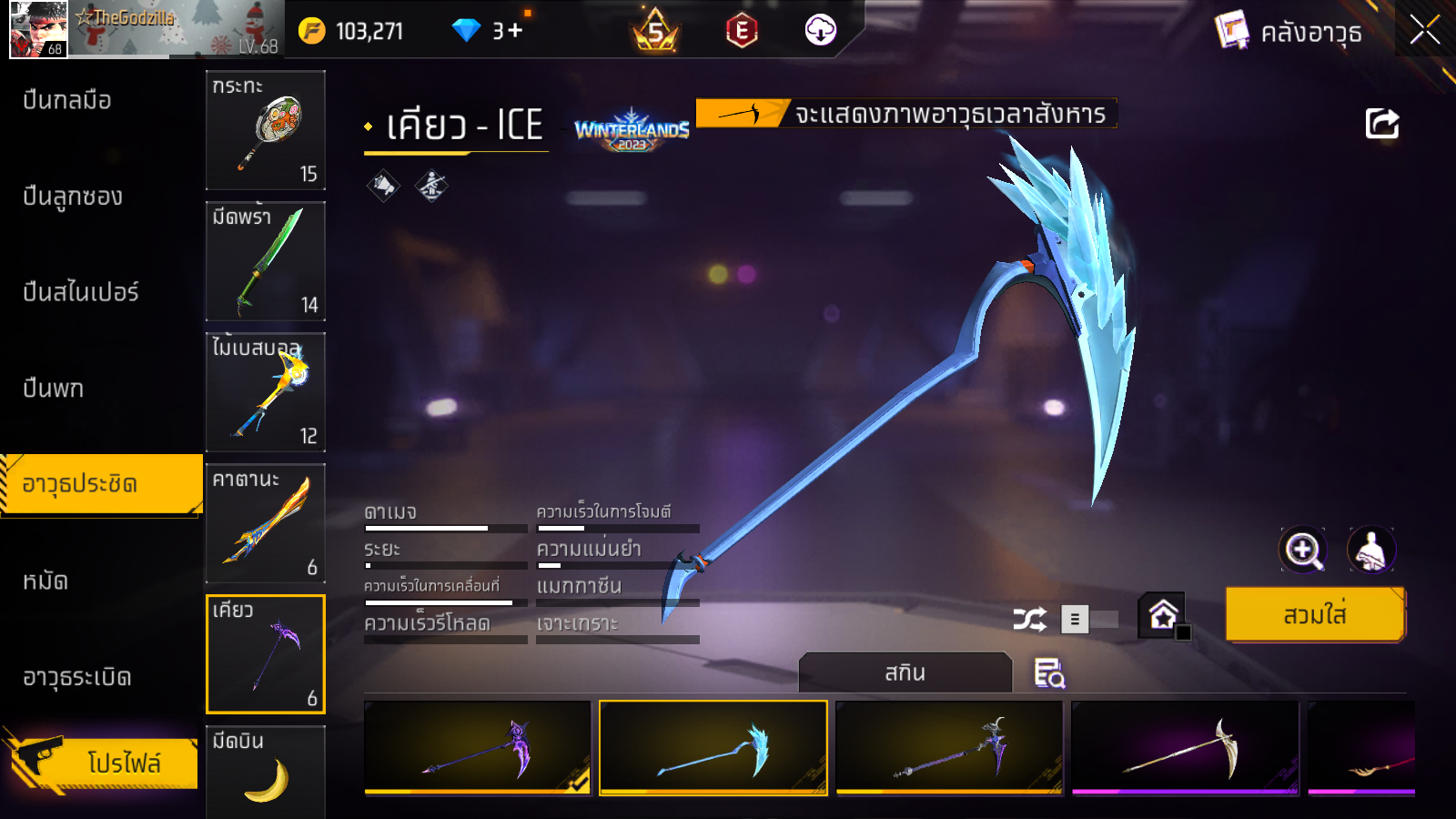
Task: Open the หมัด fist category
Action: 45,581
